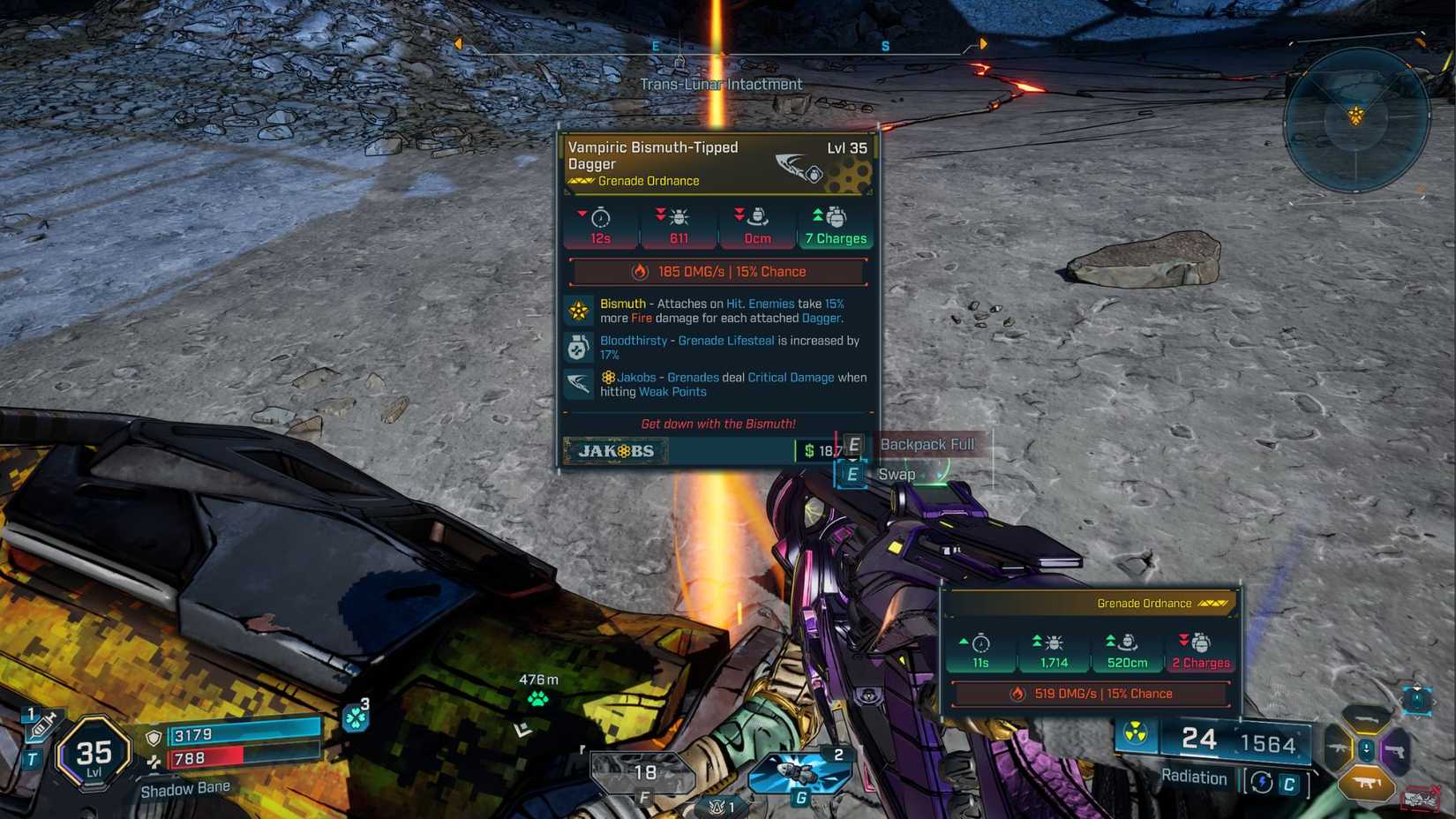The image size is (1456, 819).
Task: Click the Bismuth attachment effect icon
Action: 578,312
